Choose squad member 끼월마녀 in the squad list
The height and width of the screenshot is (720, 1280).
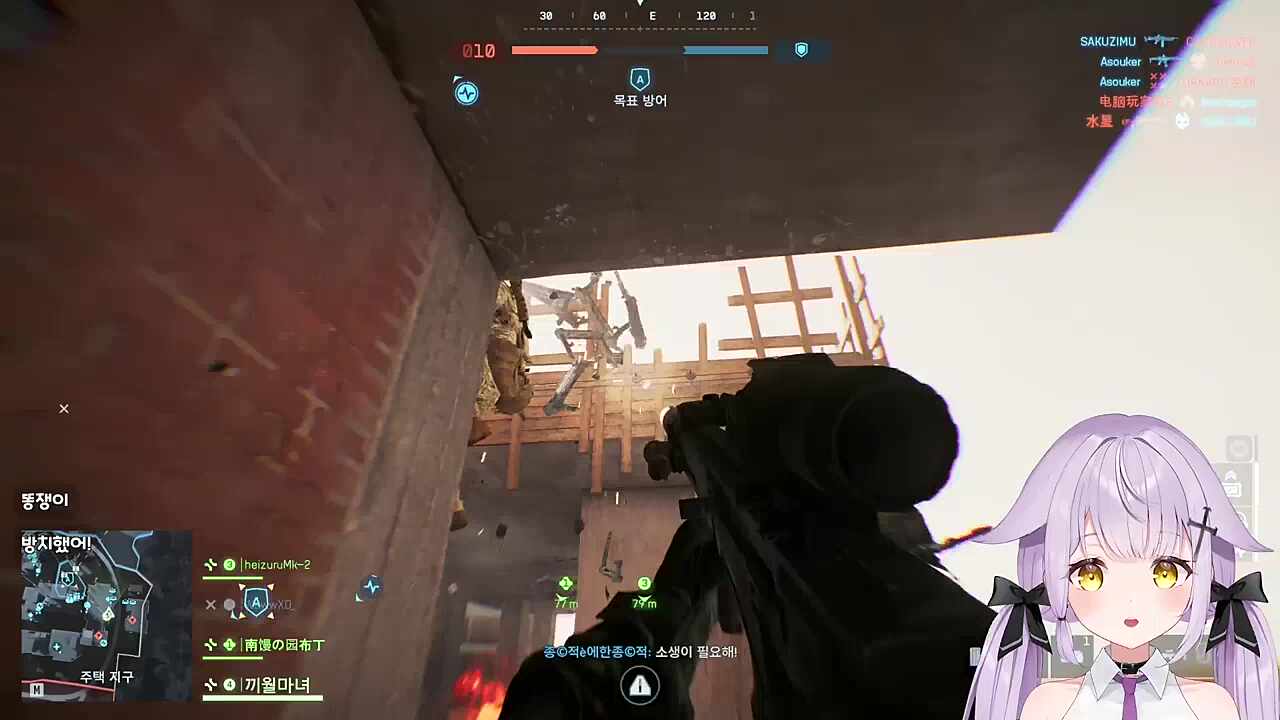277,685
